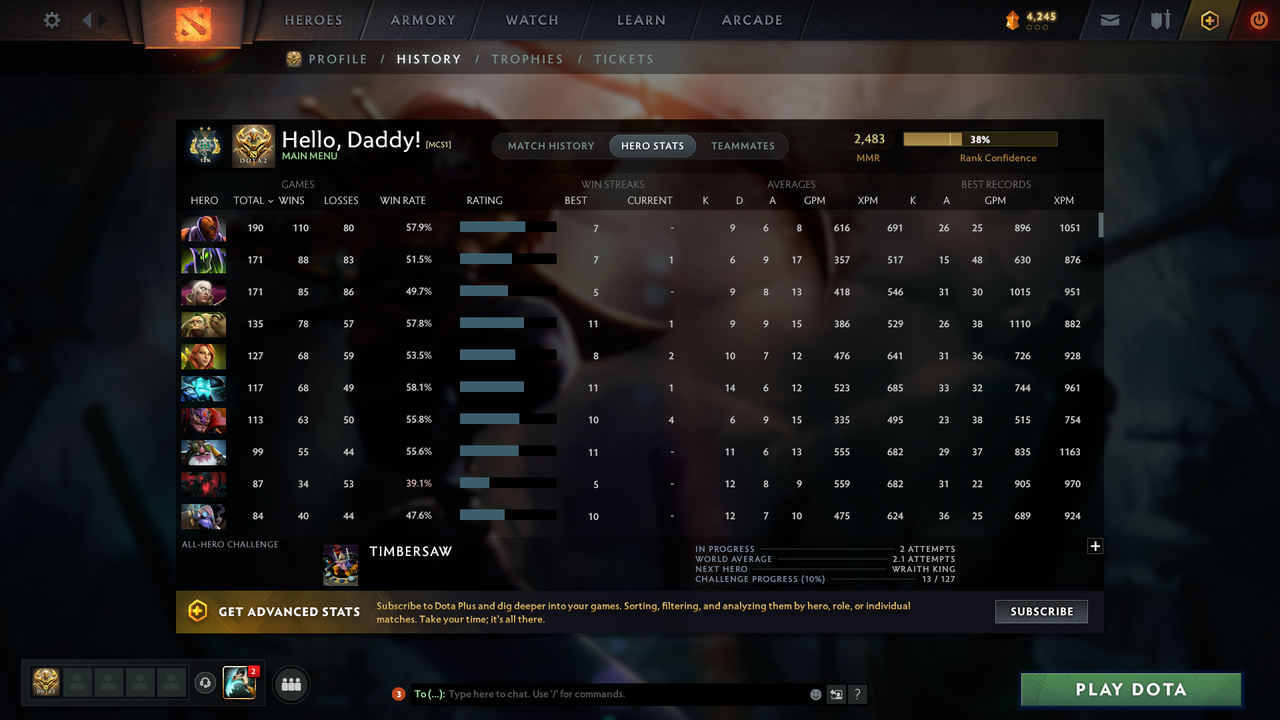Open the shield-and-sword armory icon
The width and height of the screenshot is (1280, 720).
point(1159,19)
